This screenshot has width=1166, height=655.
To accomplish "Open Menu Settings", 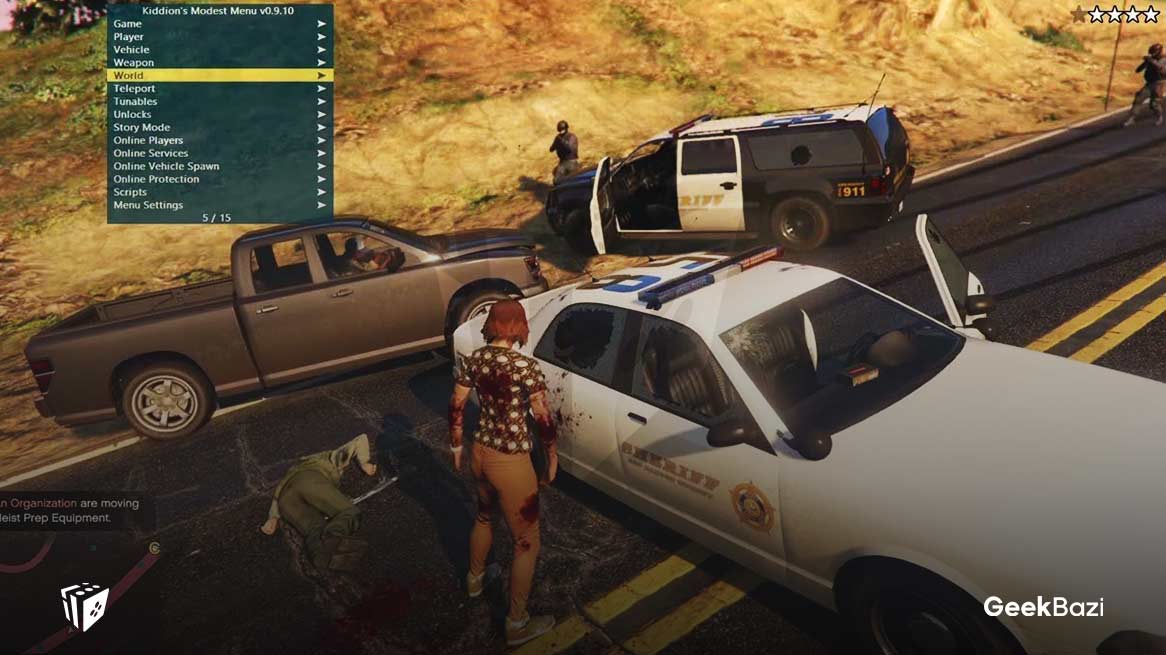I will coord(148,205).
